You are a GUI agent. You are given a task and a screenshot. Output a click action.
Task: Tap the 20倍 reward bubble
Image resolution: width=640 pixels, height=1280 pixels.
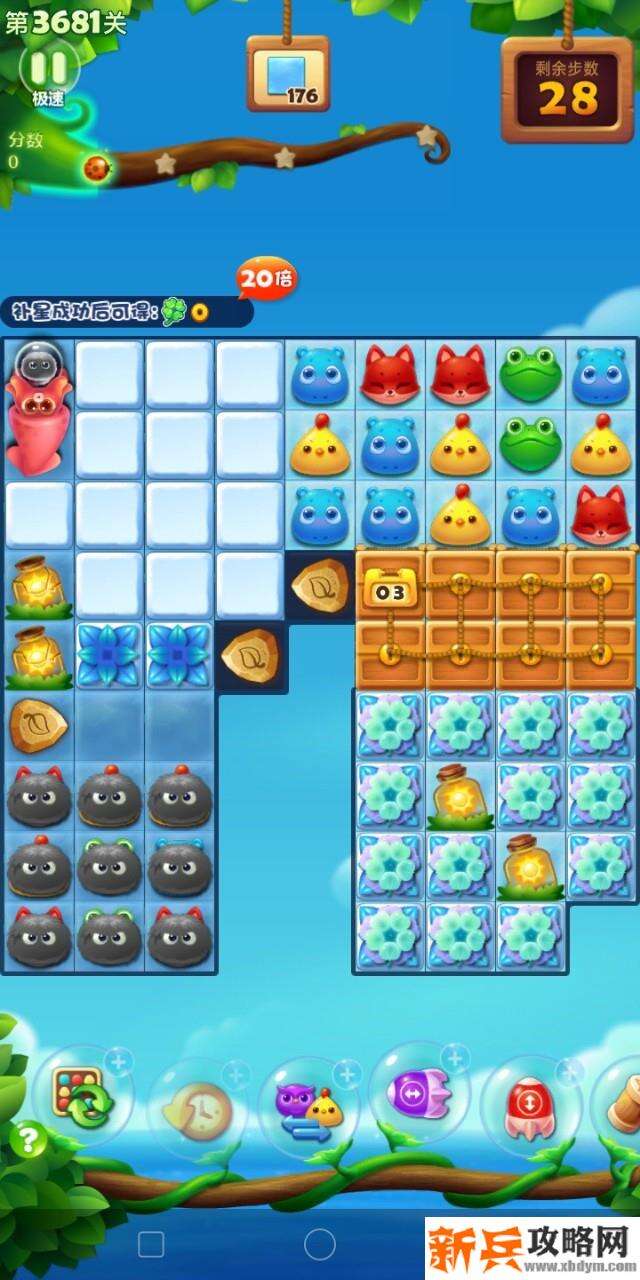pos(266,279)
